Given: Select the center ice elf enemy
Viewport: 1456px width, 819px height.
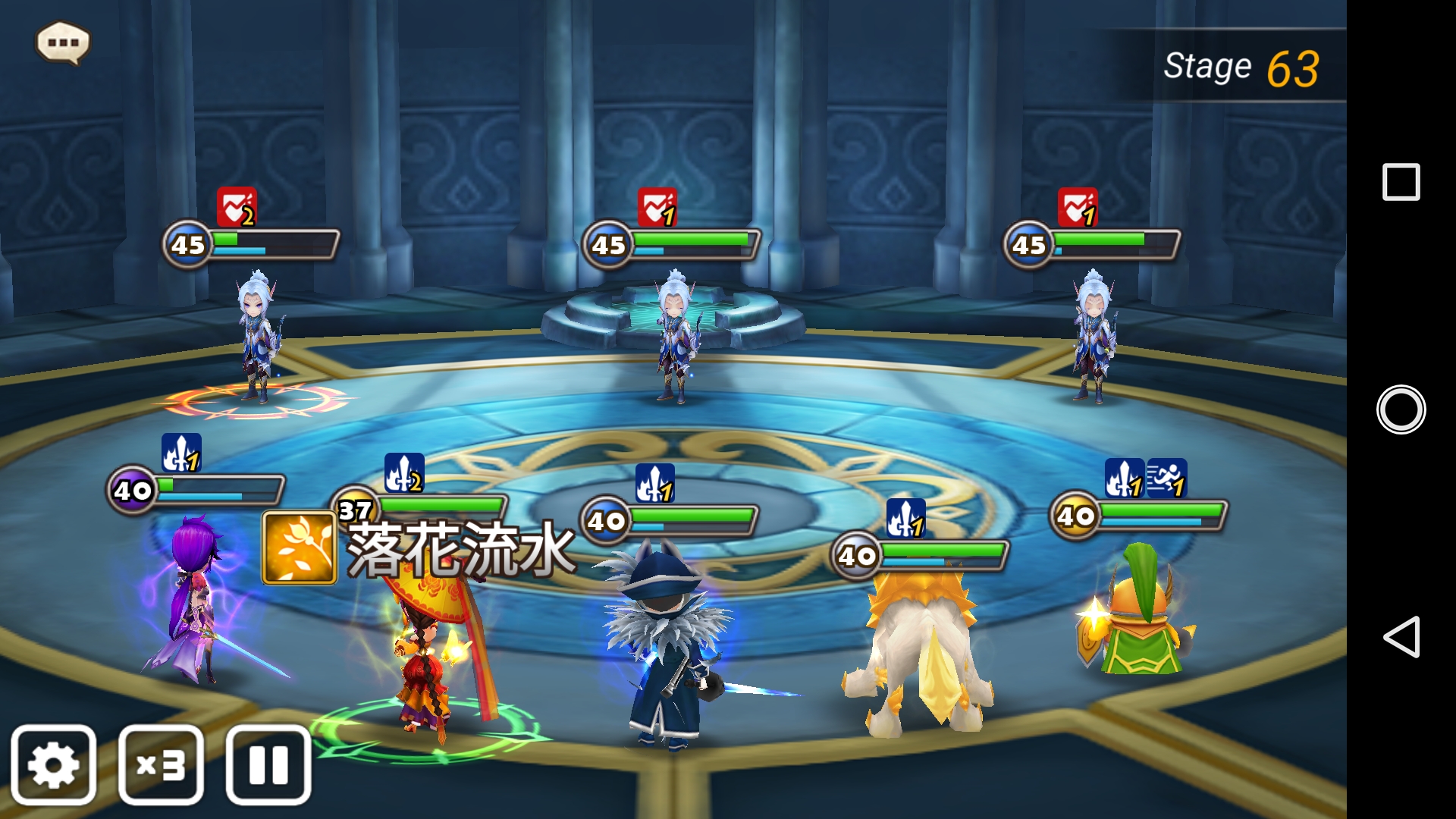Looking at the screenshot, I should 675,334.
